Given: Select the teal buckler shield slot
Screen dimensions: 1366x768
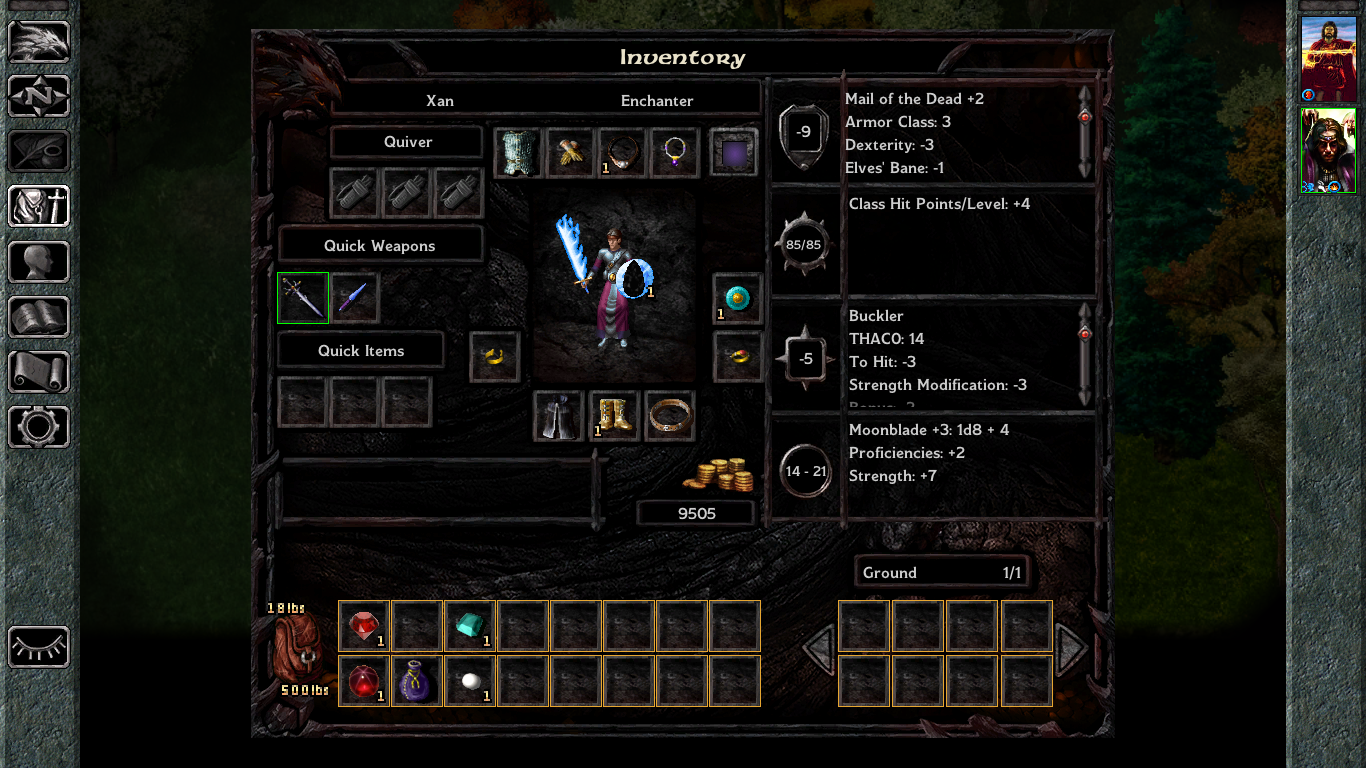Looking at the screenshot, I should [738, 298].
